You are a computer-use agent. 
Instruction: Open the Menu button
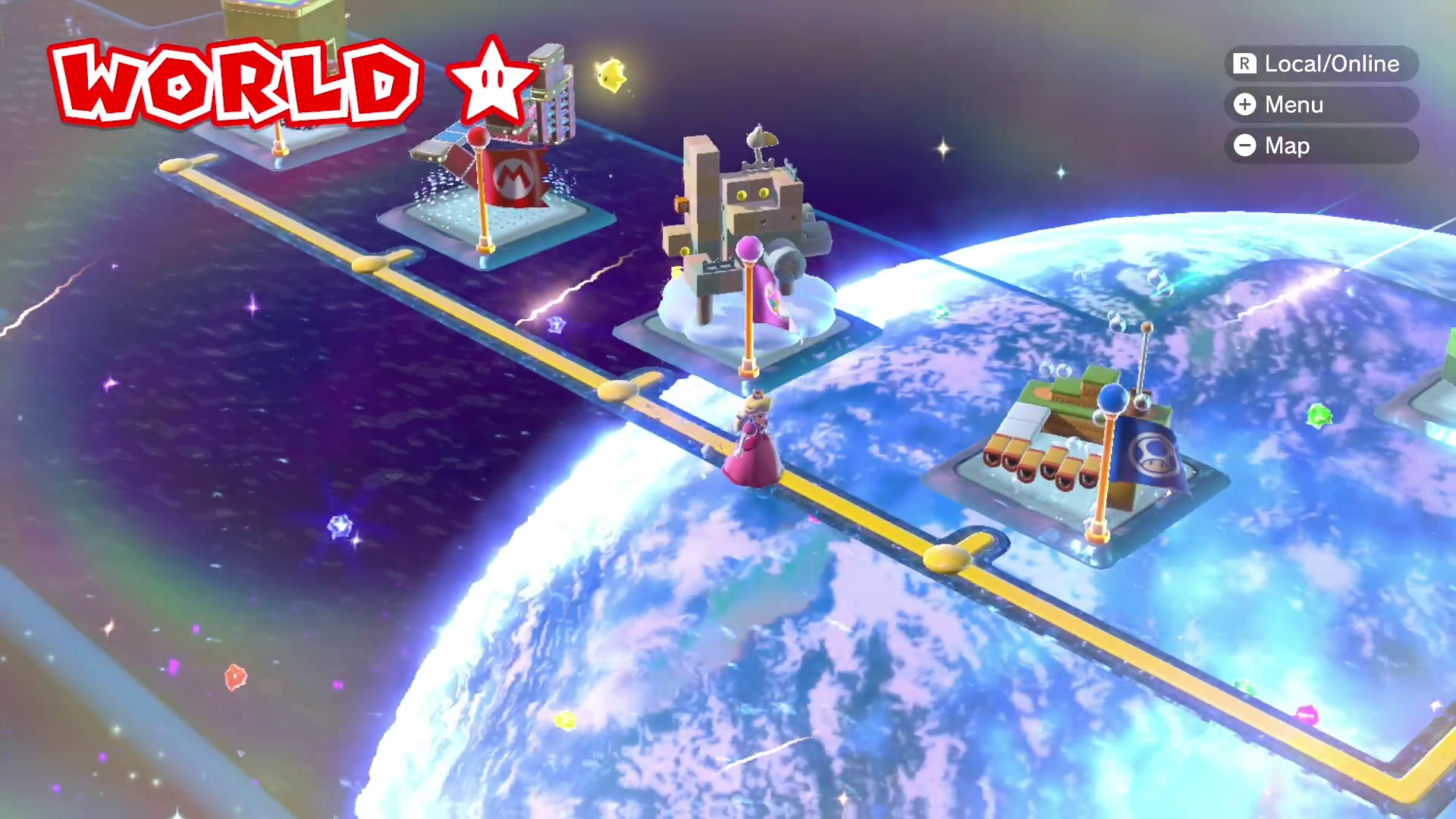(x=1320, y=105)
